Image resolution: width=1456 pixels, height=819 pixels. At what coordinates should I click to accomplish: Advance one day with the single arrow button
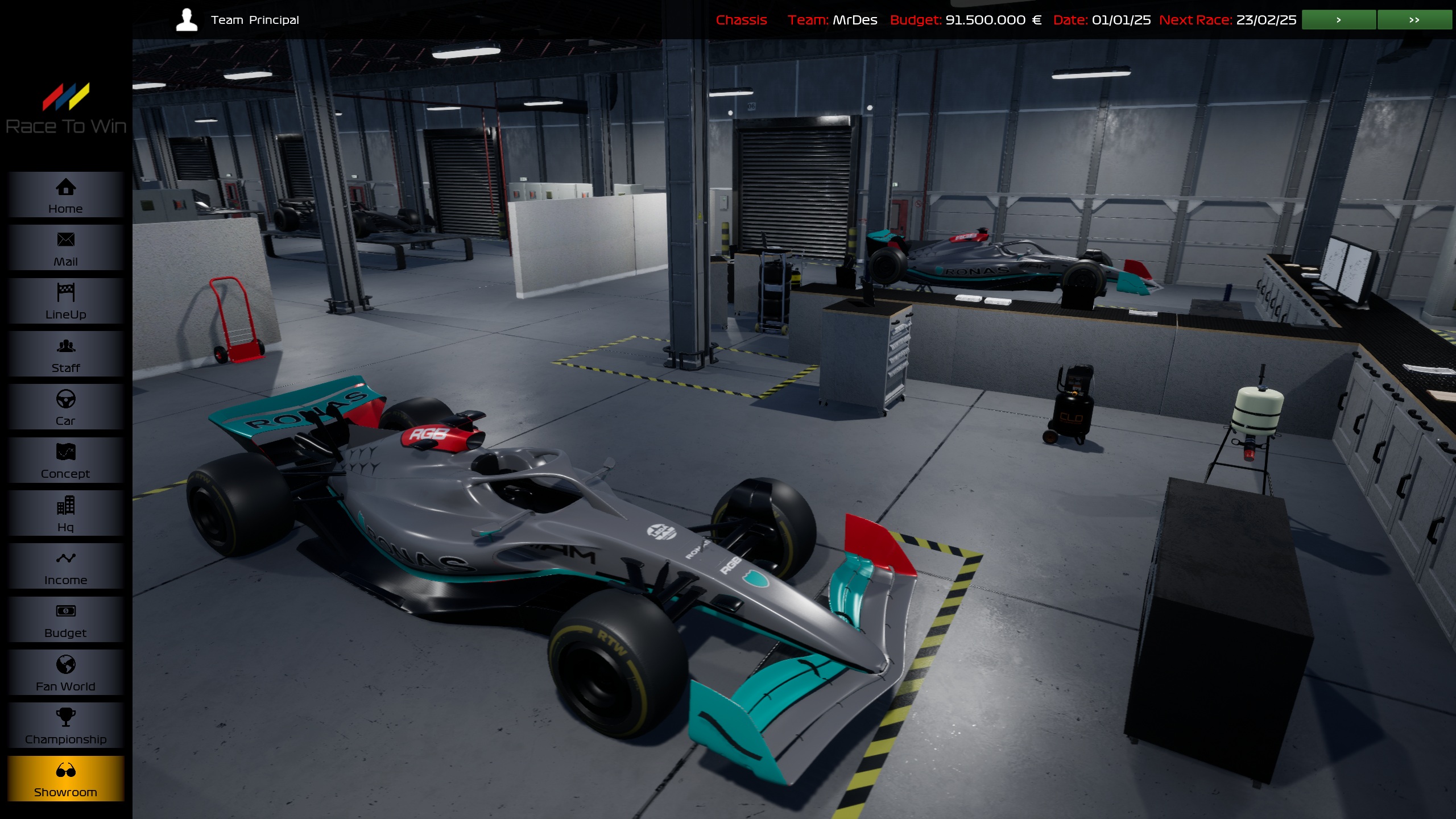[1338, 19]
